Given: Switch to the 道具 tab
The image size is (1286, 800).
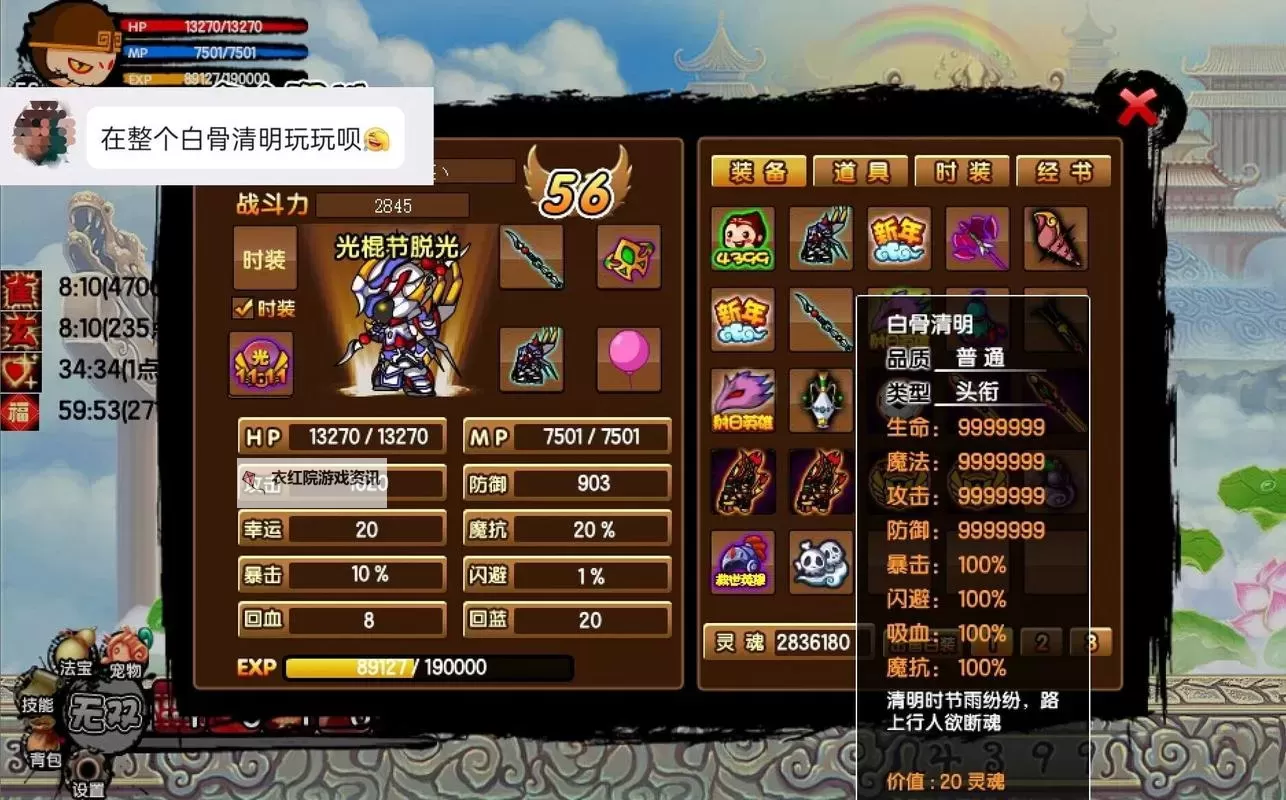Looking at the screenshot, I should [859, 171].
